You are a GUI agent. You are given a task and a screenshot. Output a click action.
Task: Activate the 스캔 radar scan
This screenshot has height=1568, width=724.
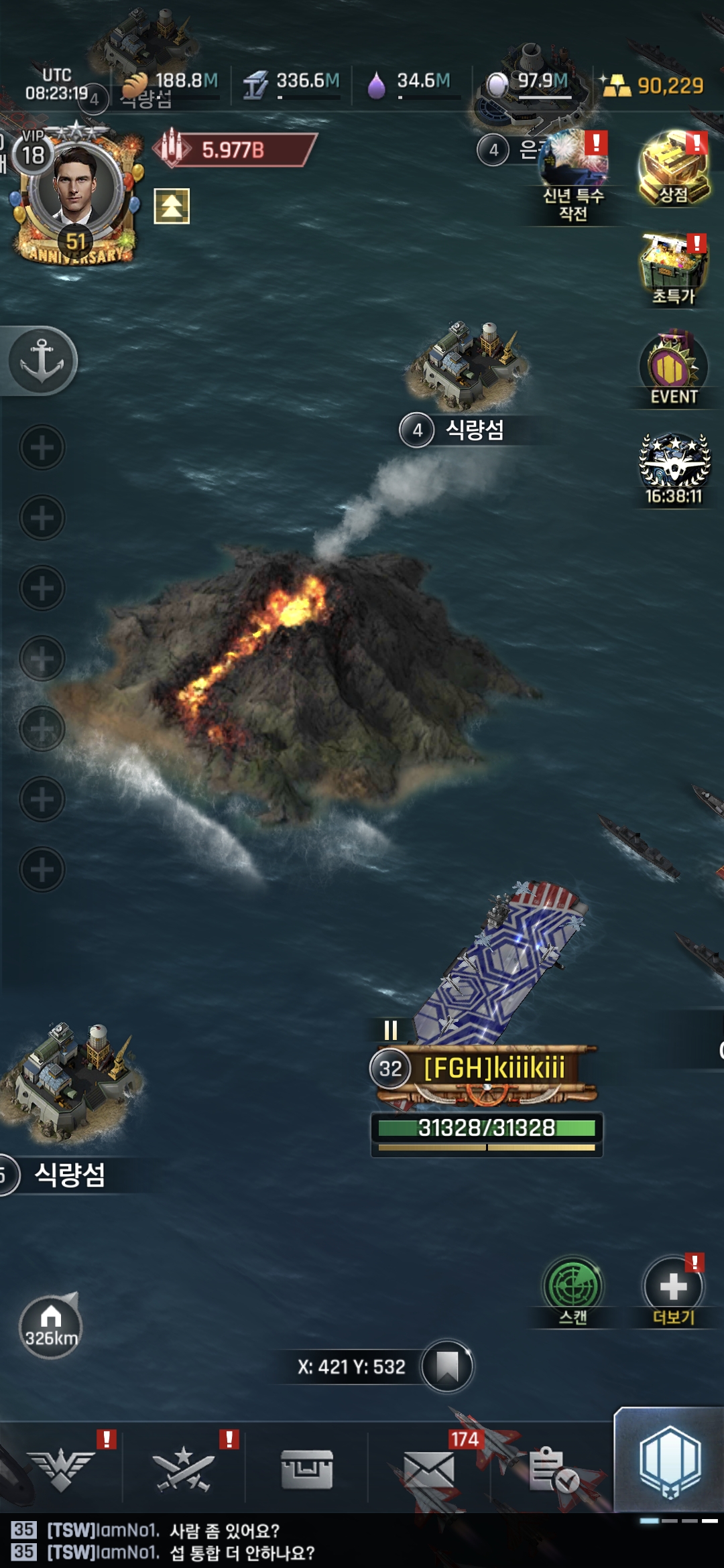click(572, 1289)
